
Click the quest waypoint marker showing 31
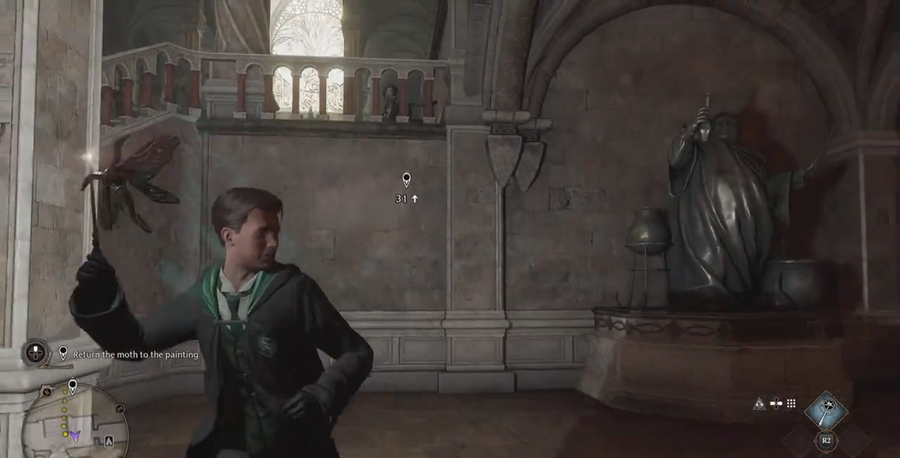tap(406, 181)
